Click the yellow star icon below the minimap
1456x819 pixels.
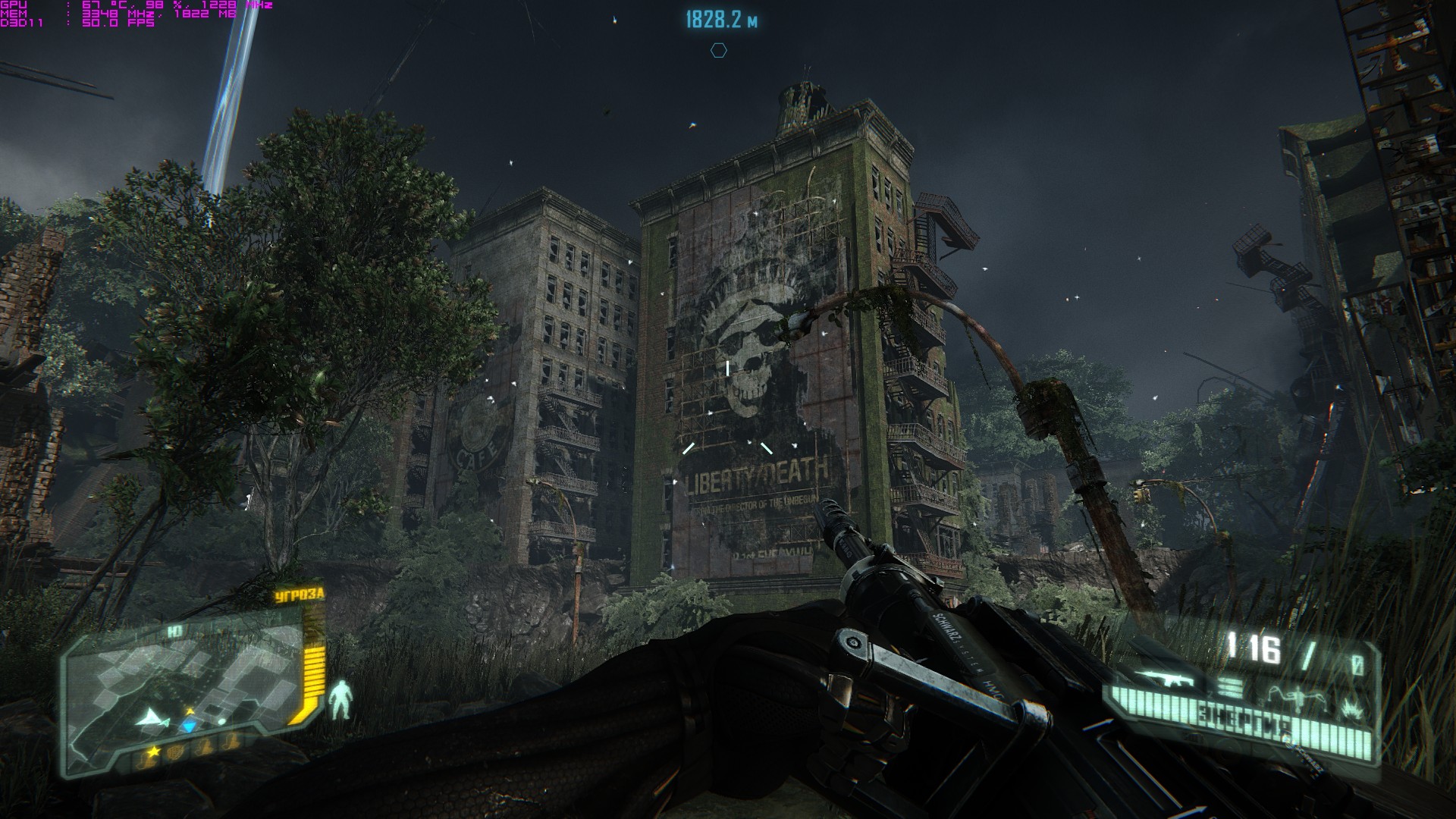pyautogui.click(x=154, y=752)
